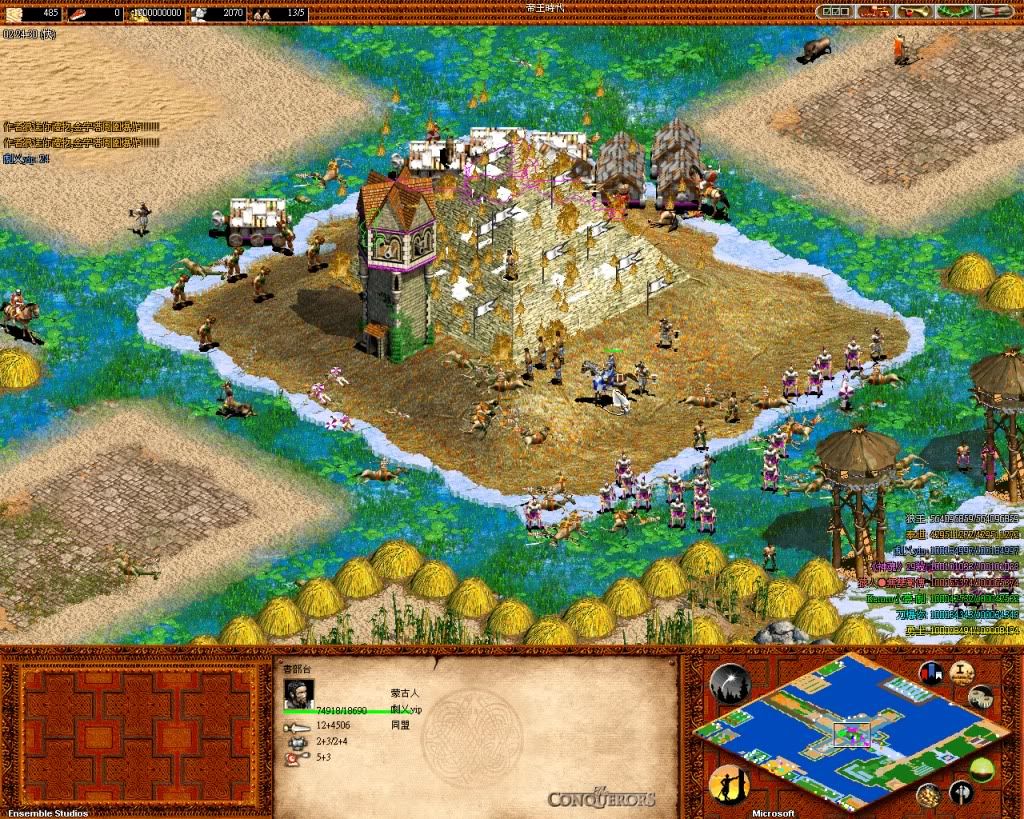The image size is (1024, 819).
Task: Toggle friend or foe flag colors
Action: coord(932,673)
